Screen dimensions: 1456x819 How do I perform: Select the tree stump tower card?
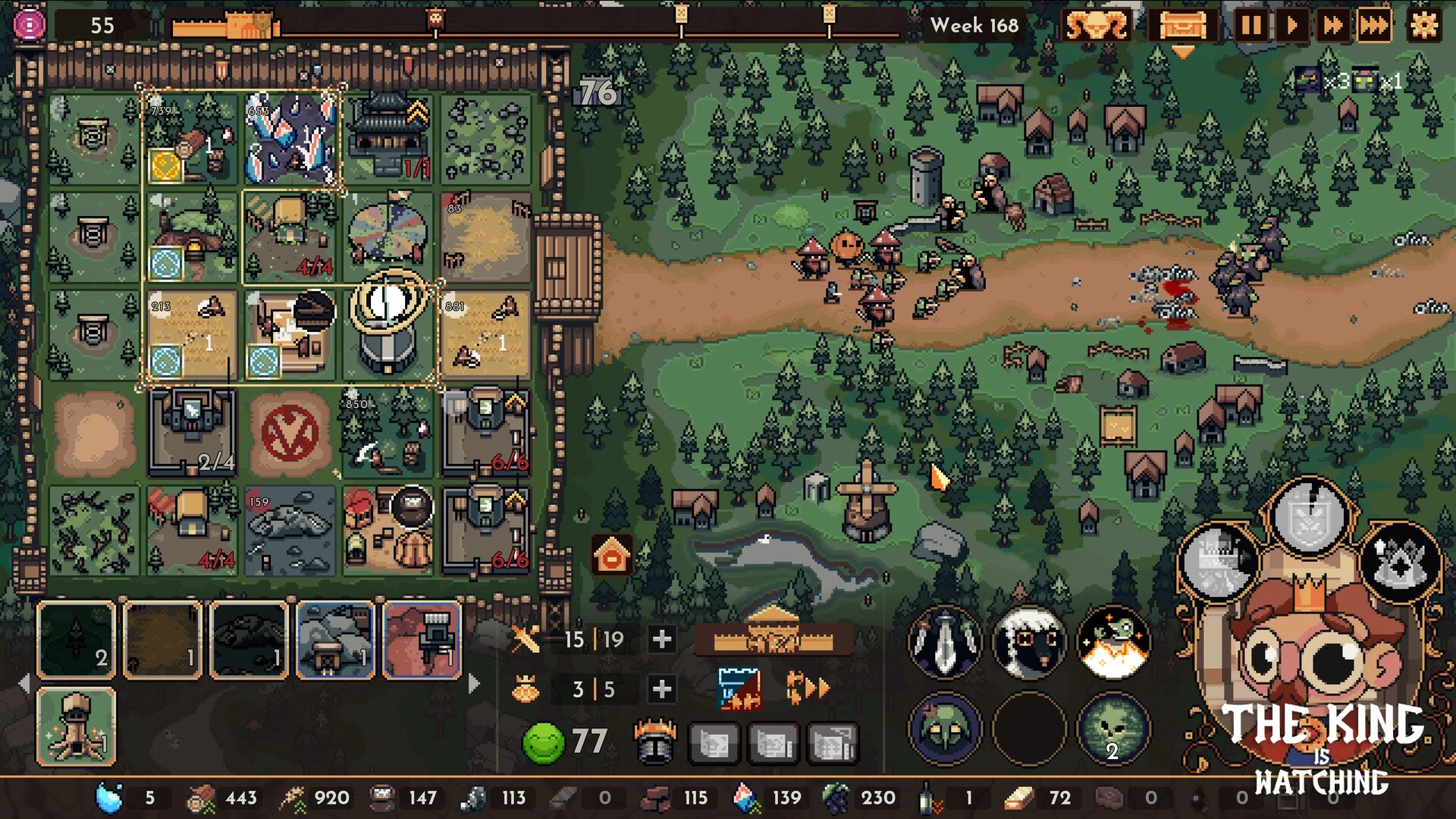coord(77,726)
